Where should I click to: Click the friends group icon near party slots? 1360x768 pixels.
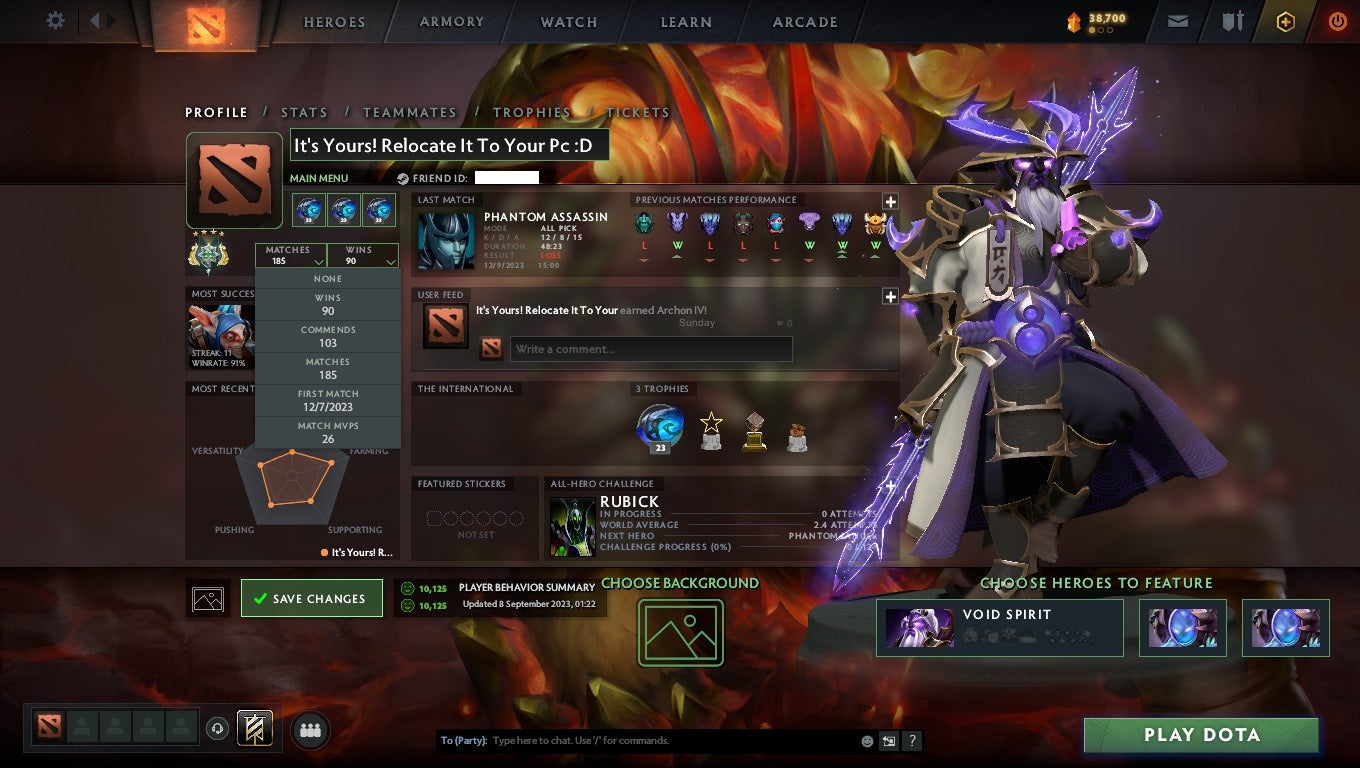[310, 730]
